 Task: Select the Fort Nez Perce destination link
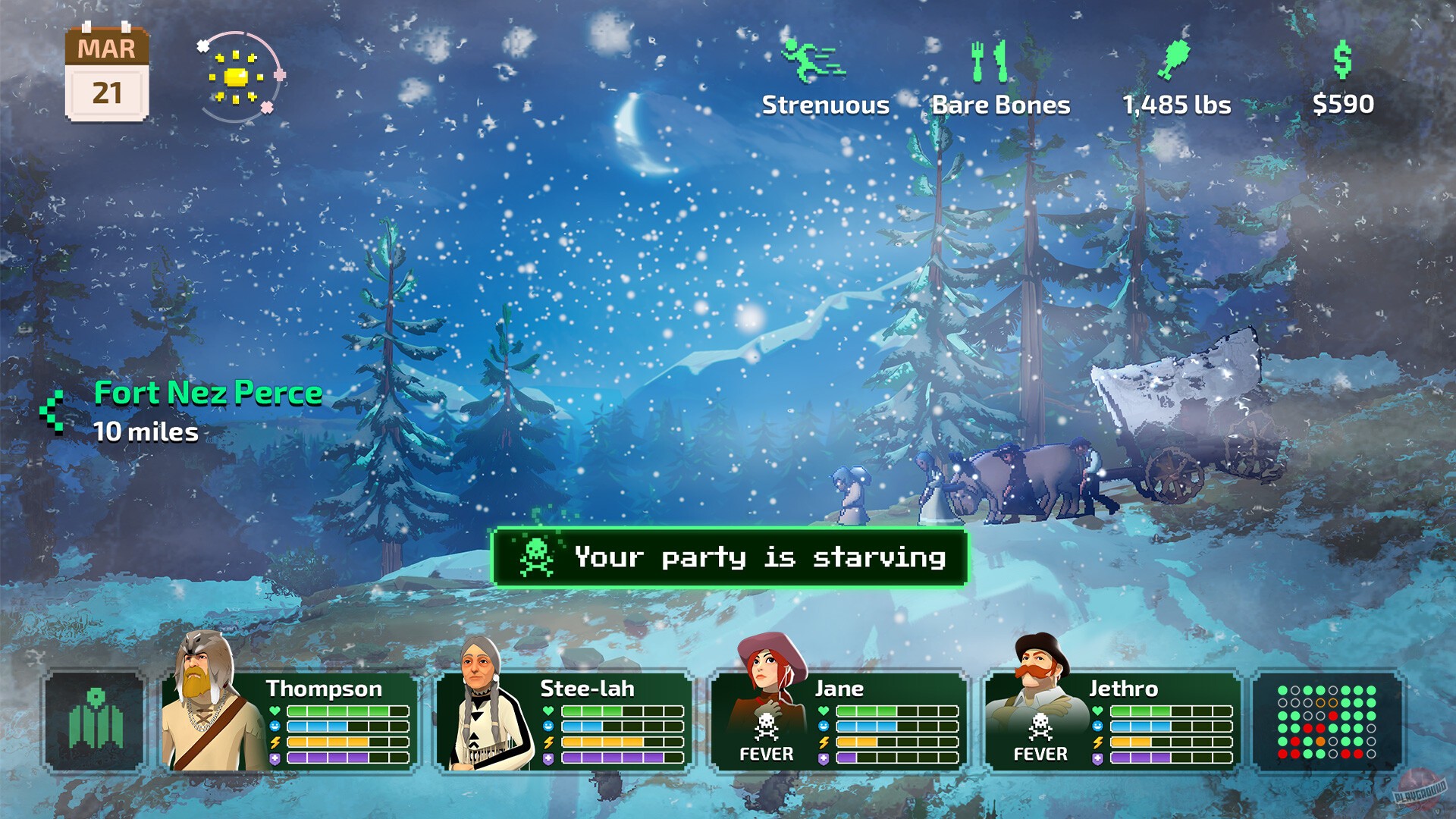[207, 393]
